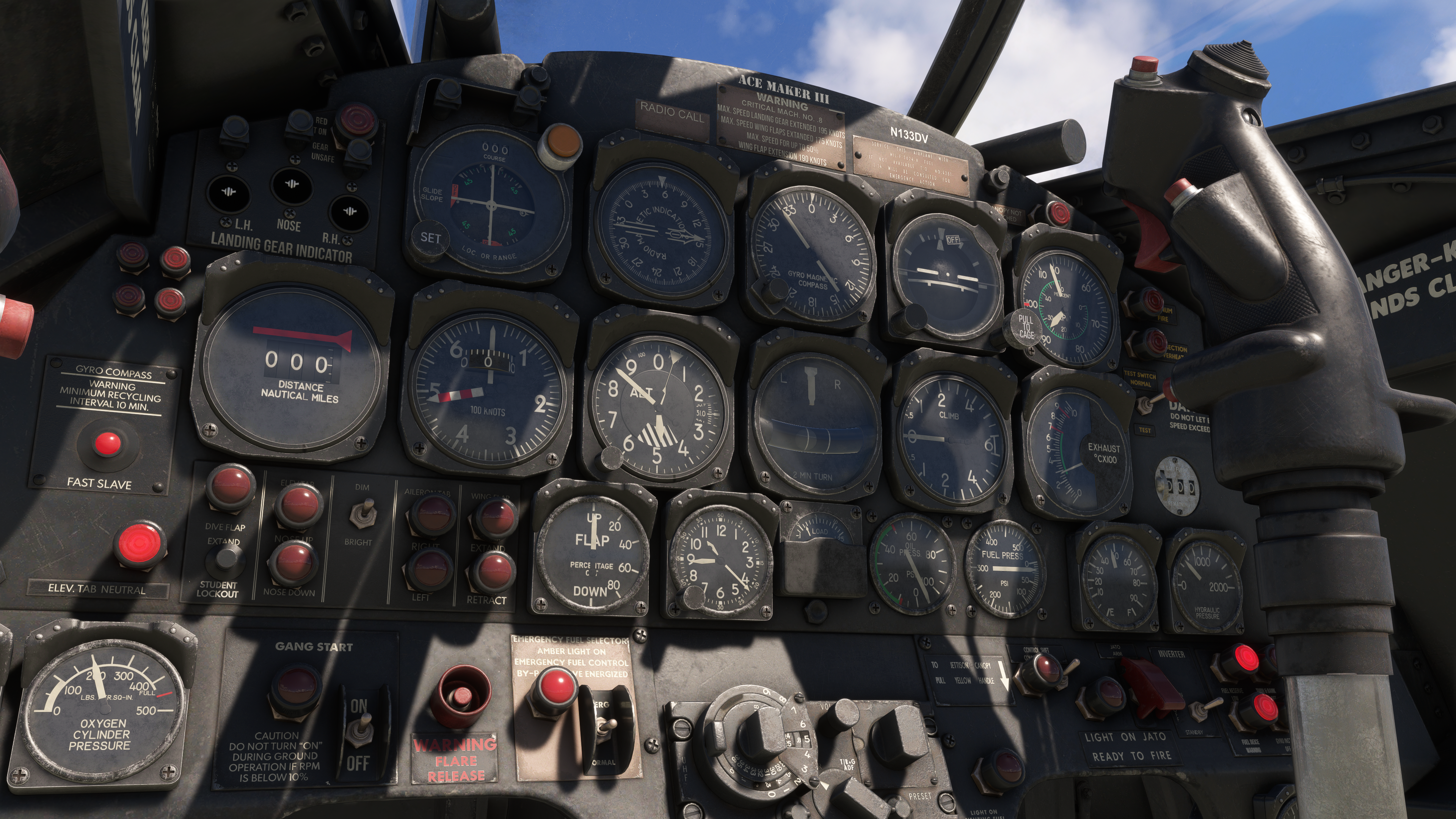1456x819 pixels.
Task: Push the red Fast Slave button
Action: pos(107,443)
